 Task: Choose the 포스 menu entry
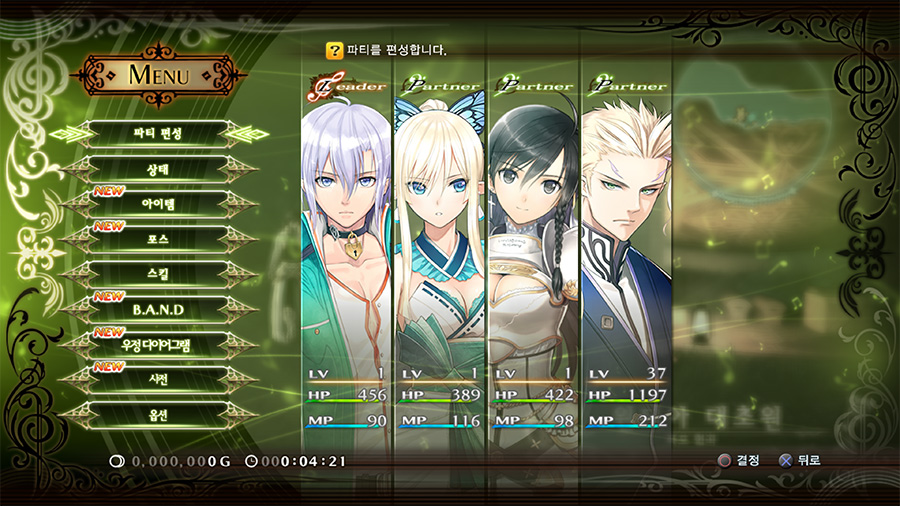(158, 239)
